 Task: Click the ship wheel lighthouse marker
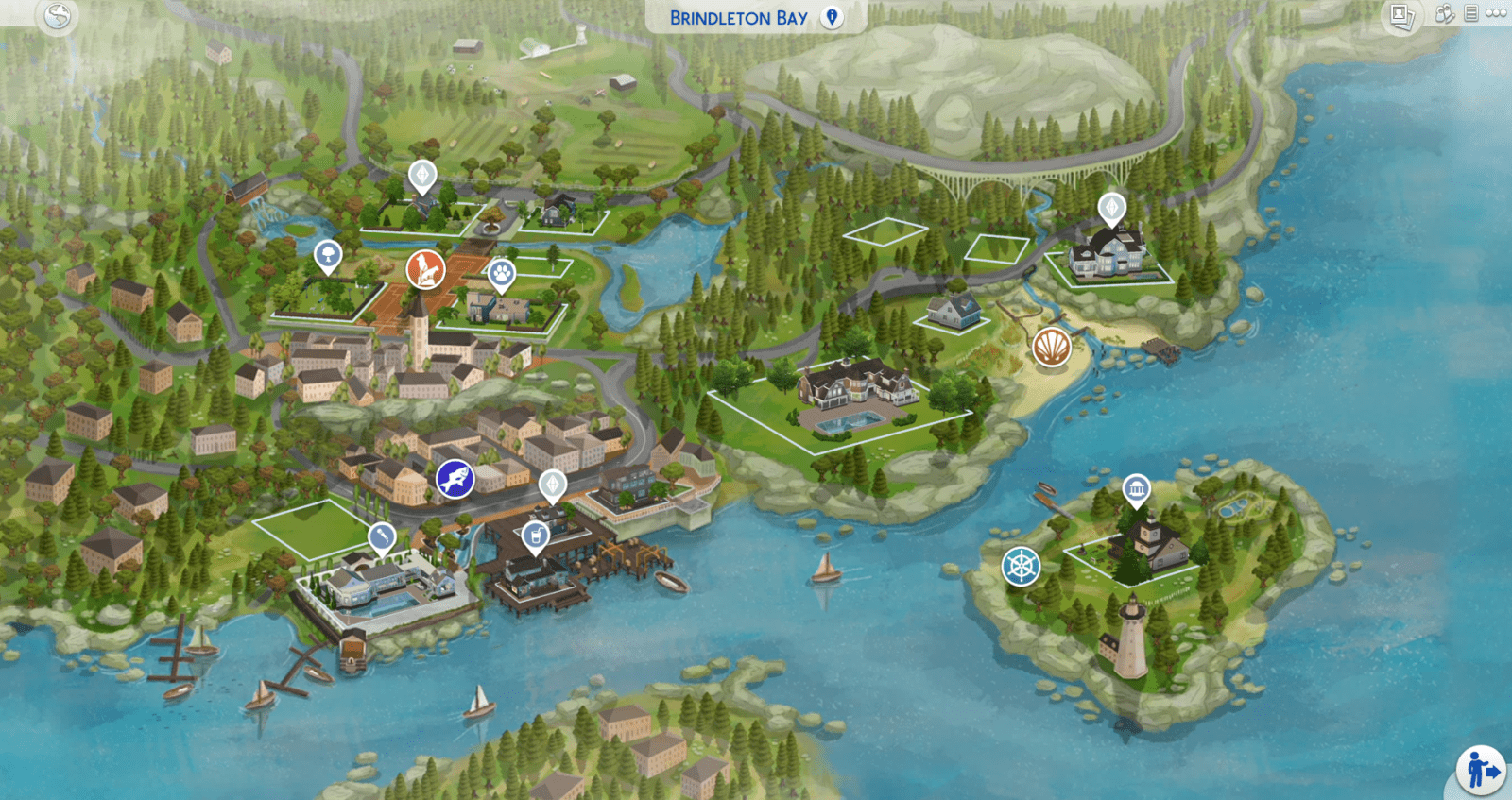[x=1020, y=568]
